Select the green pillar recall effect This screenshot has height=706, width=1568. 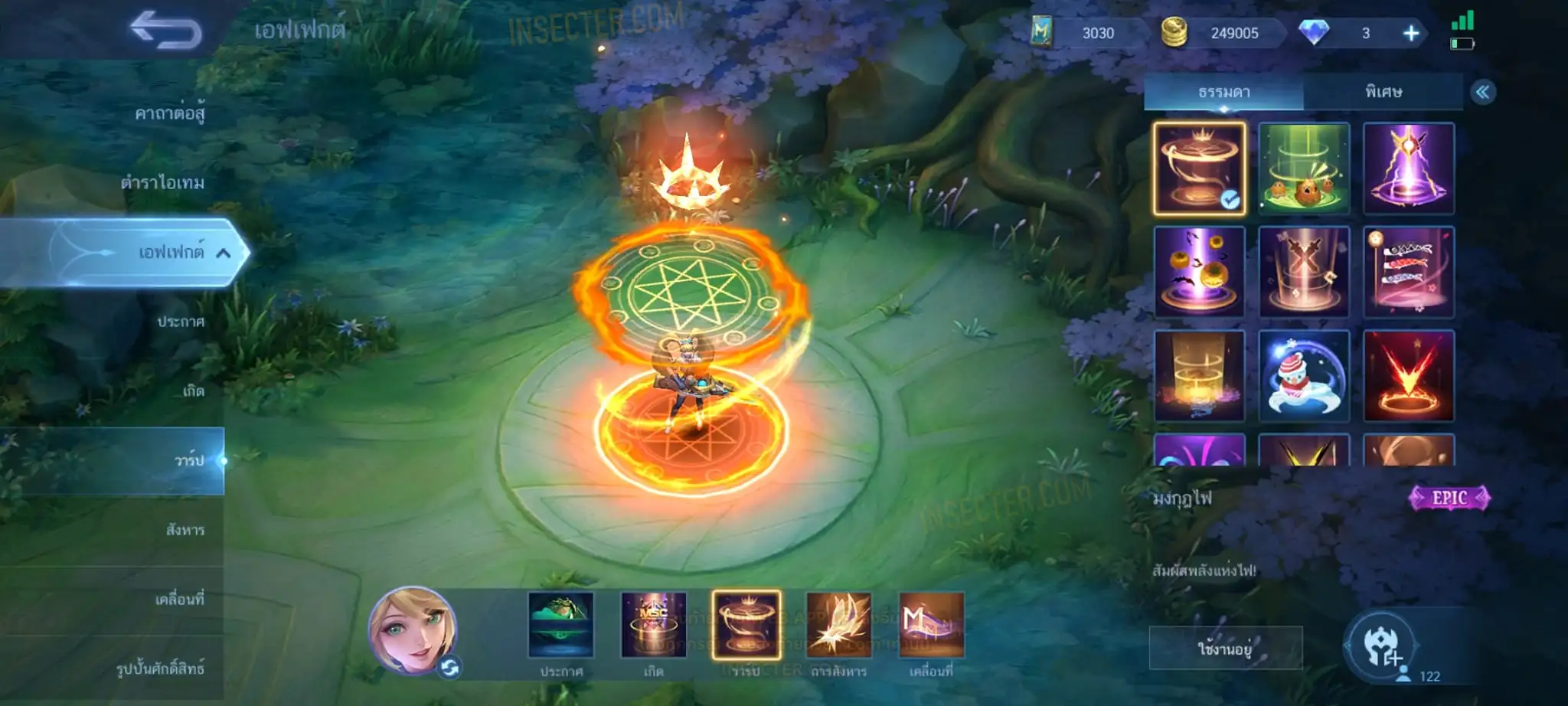1304,168
